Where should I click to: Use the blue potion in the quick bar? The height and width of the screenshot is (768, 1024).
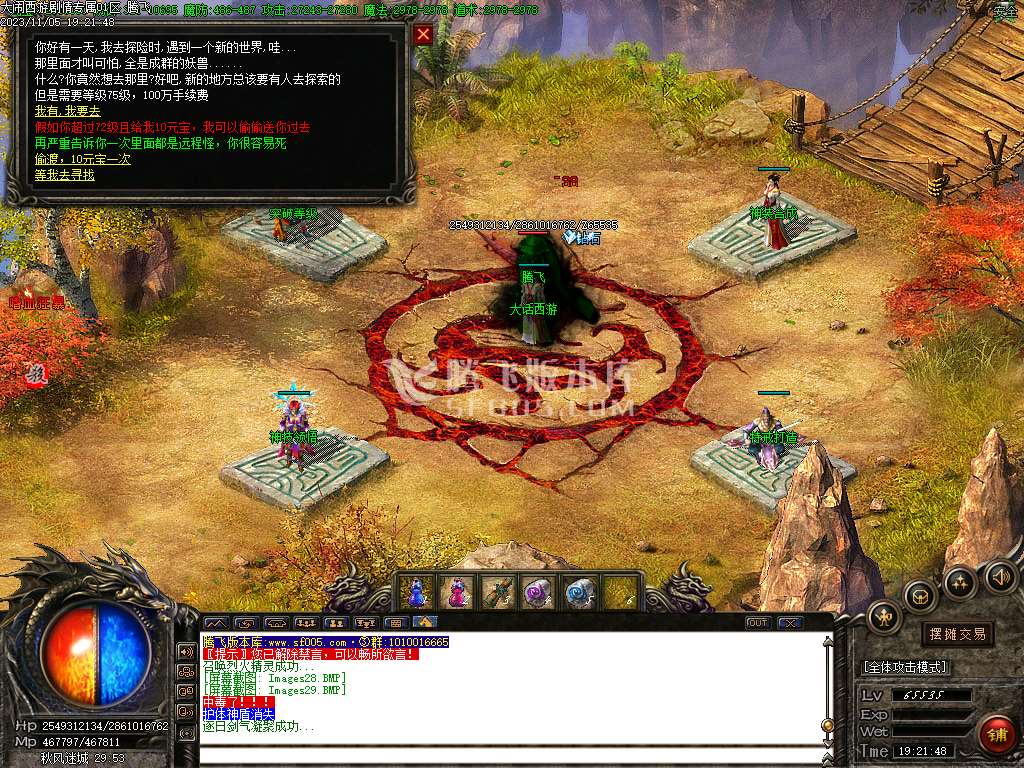tap(415, 592)
